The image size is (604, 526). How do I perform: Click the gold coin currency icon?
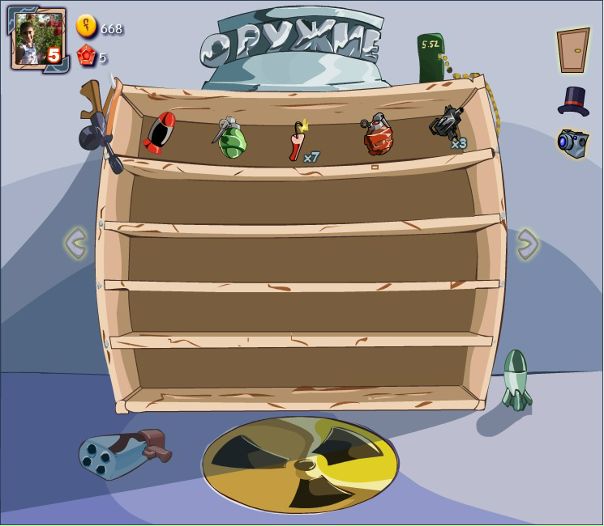[86, 27]
